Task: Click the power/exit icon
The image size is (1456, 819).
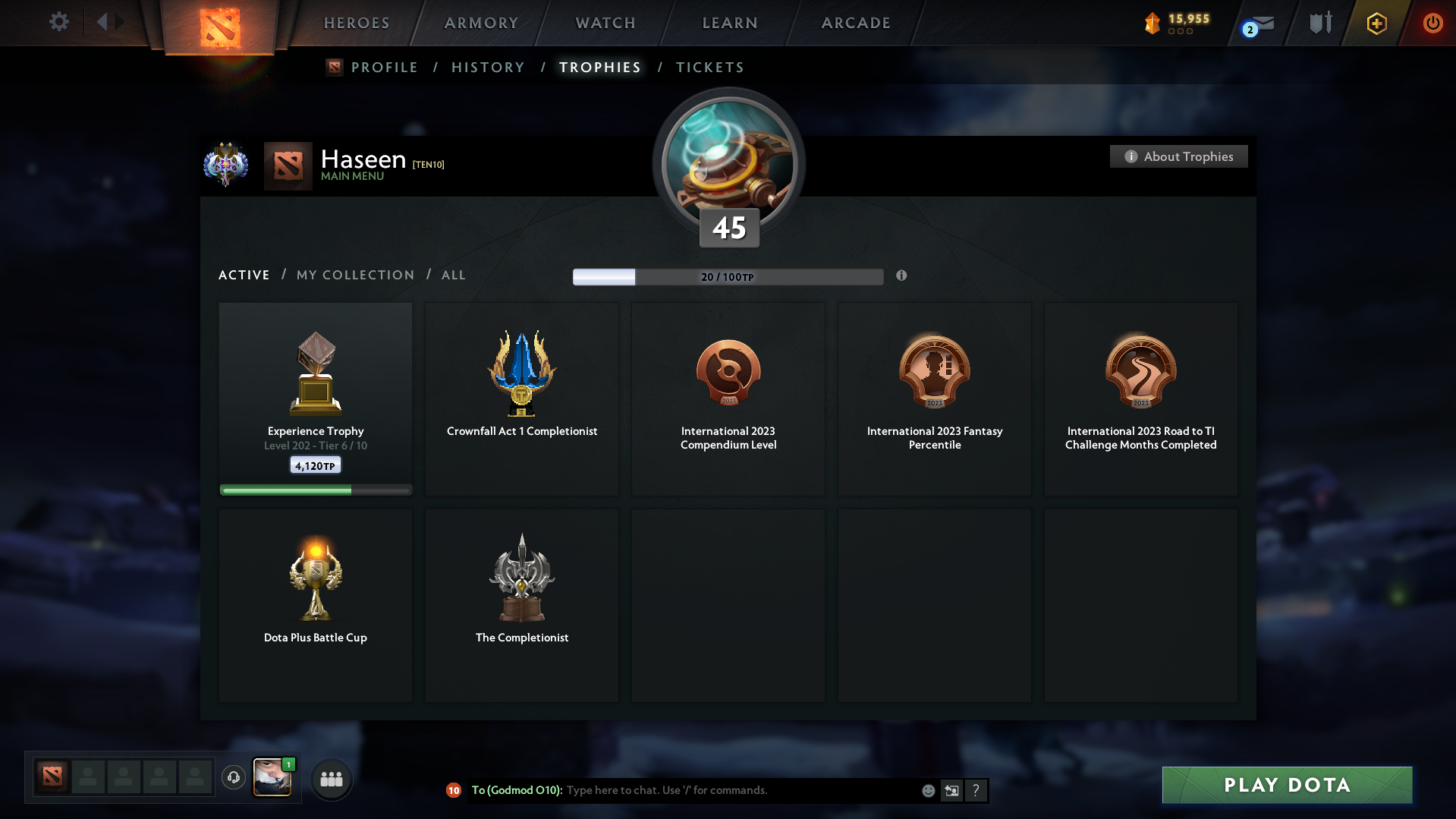Action: coord(1432,24)
